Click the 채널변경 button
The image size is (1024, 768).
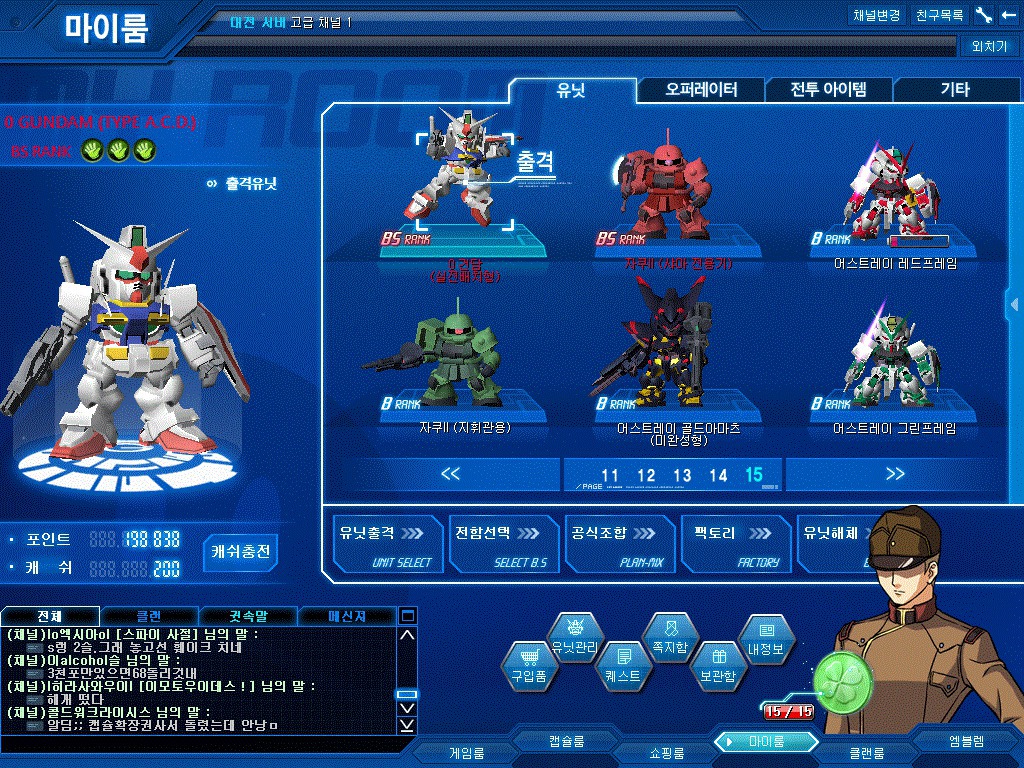[x=877, y=16]
